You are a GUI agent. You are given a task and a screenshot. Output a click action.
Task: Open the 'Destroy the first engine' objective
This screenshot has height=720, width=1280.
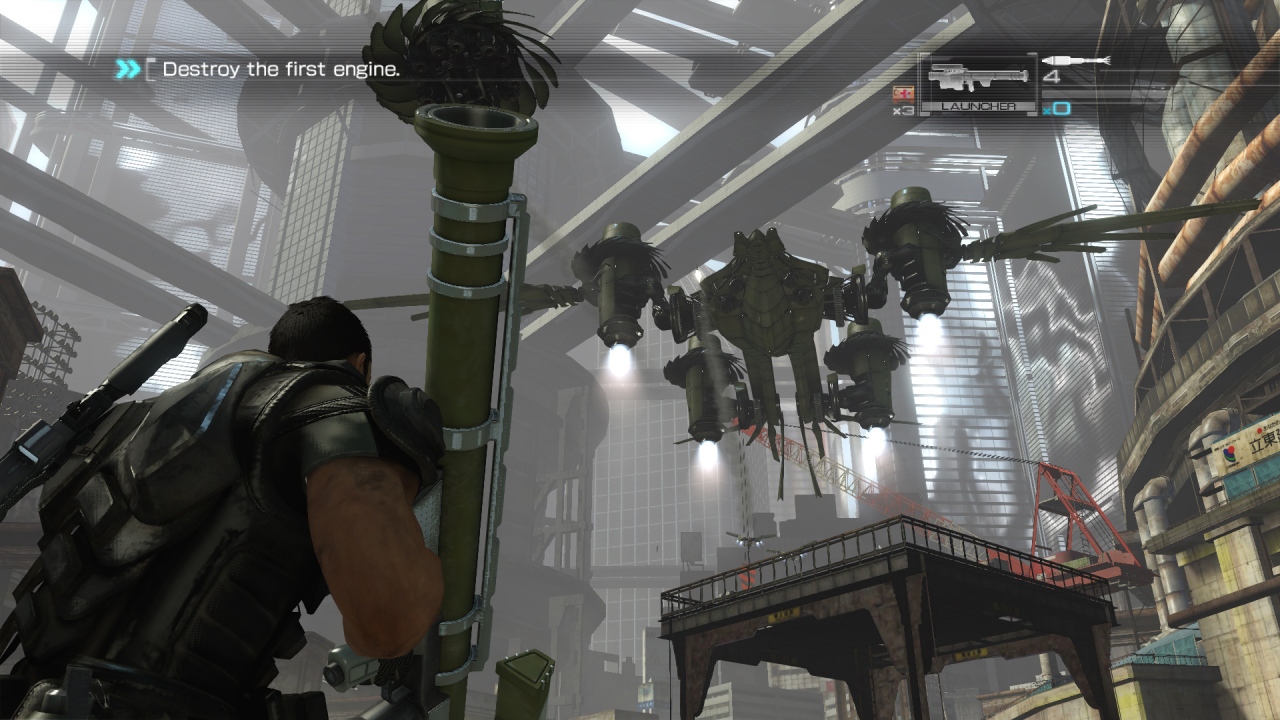coord(281,69)
